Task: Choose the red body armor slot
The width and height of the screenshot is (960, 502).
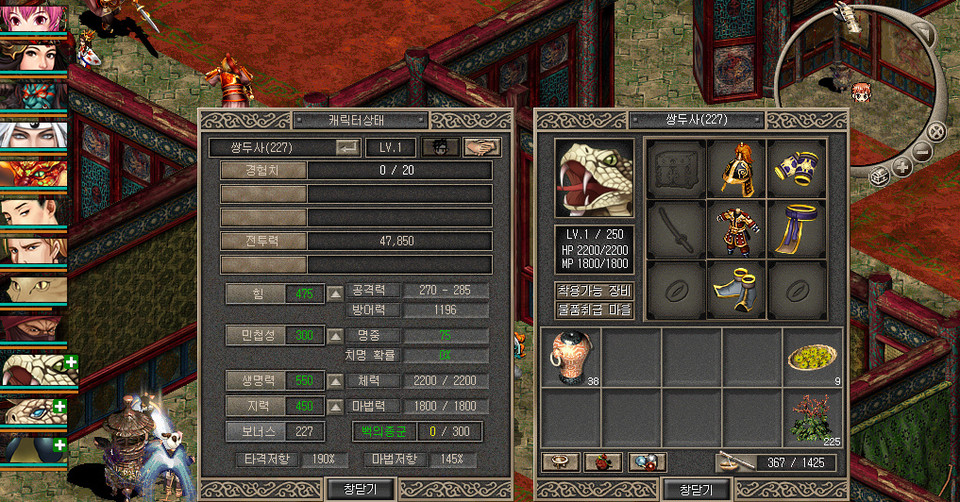Action: point(737,229)
